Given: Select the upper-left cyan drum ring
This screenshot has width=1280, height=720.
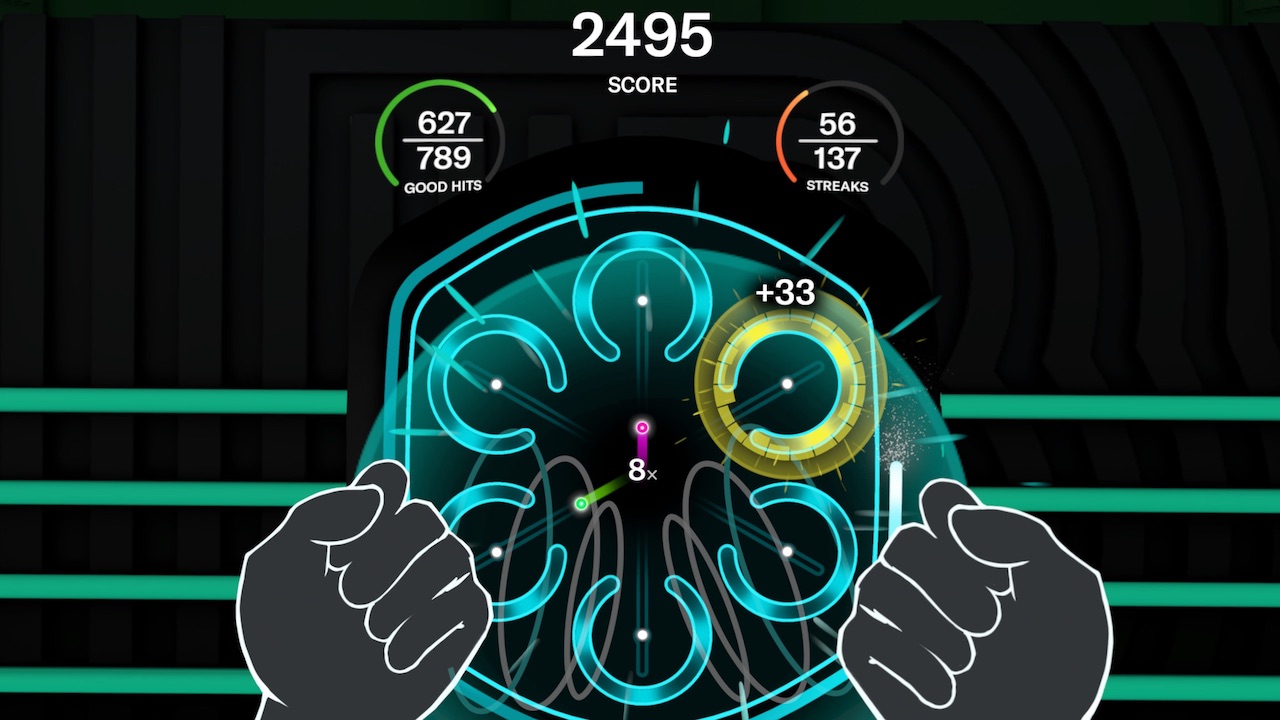Looking at the screenshot, I should 495,383.
